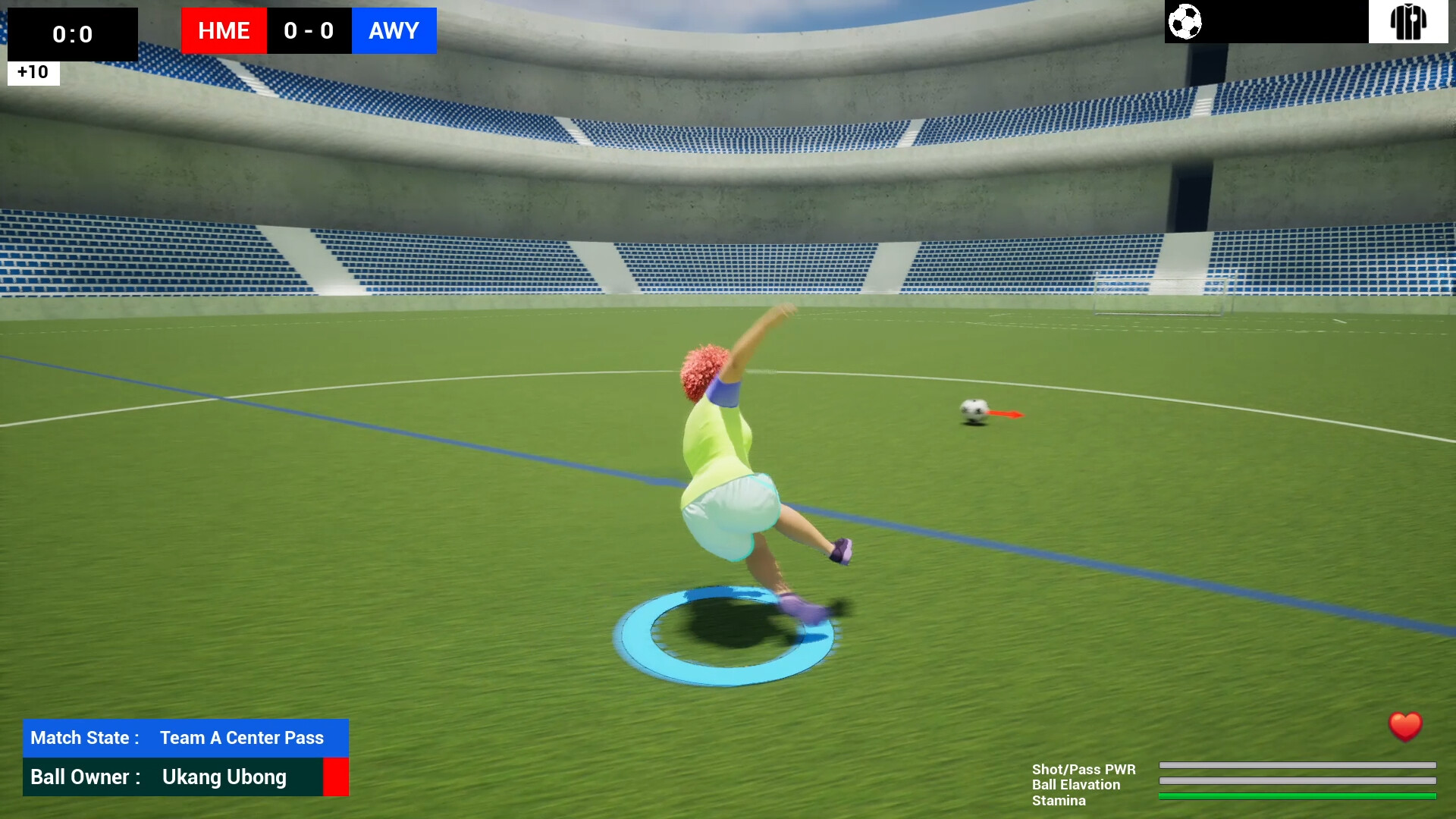Screen dimensions: 1456x819
Task: Click the +10 time bonus indicator
Action: (32, 72)
